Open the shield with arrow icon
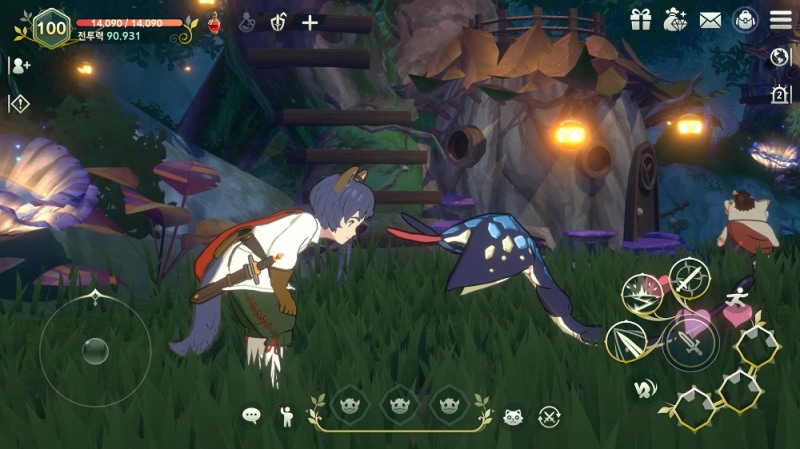800x449 pixels. [279, 22]
